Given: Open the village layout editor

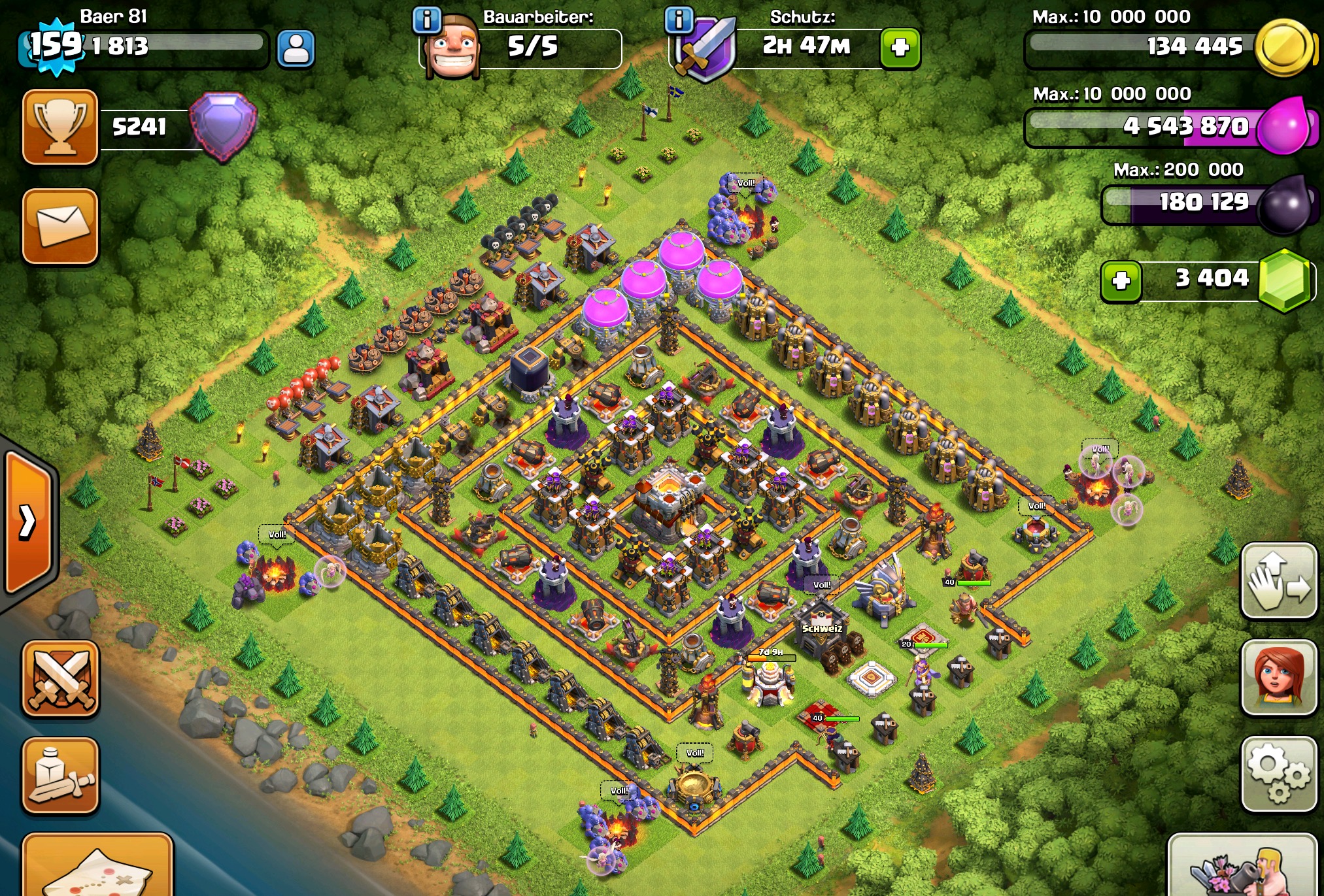Looking at the screenshot, I should pyautogui.click(x=1278, y=580).
